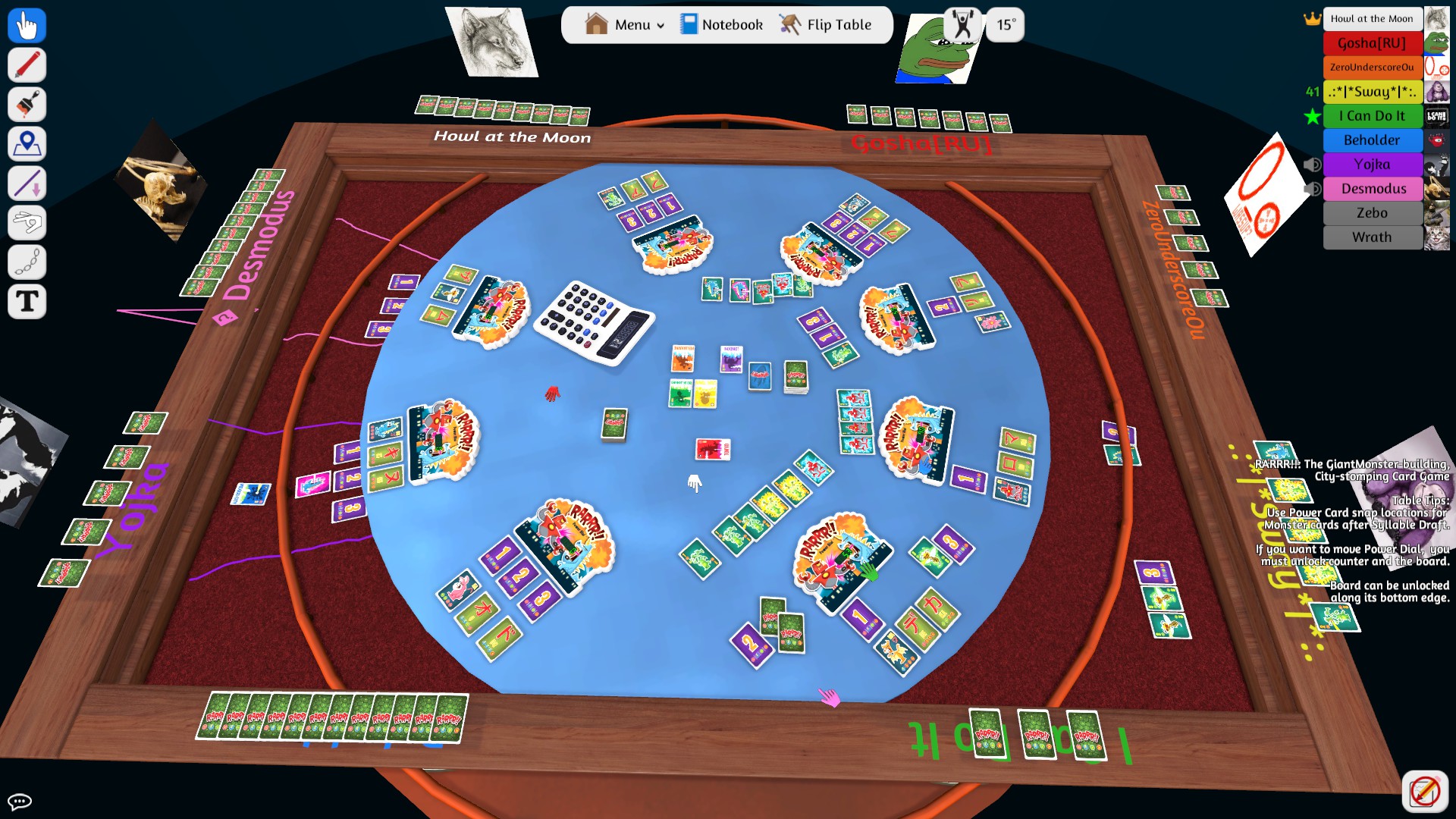1456x819 pixels.
Task: Open the paintbrush Decal tool
Action: click(x=27, y=105)
